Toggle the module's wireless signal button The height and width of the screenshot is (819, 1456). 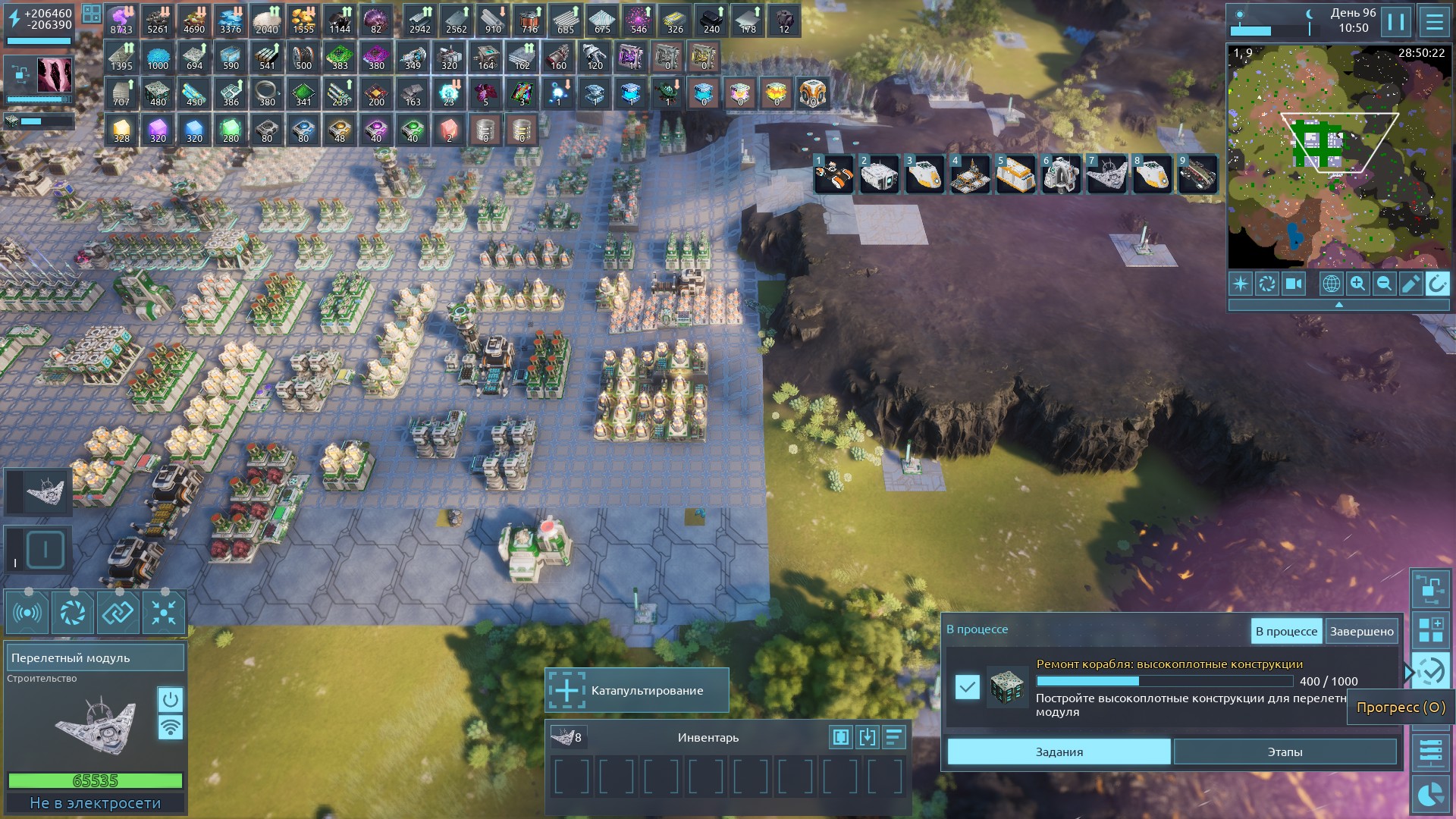171,728
